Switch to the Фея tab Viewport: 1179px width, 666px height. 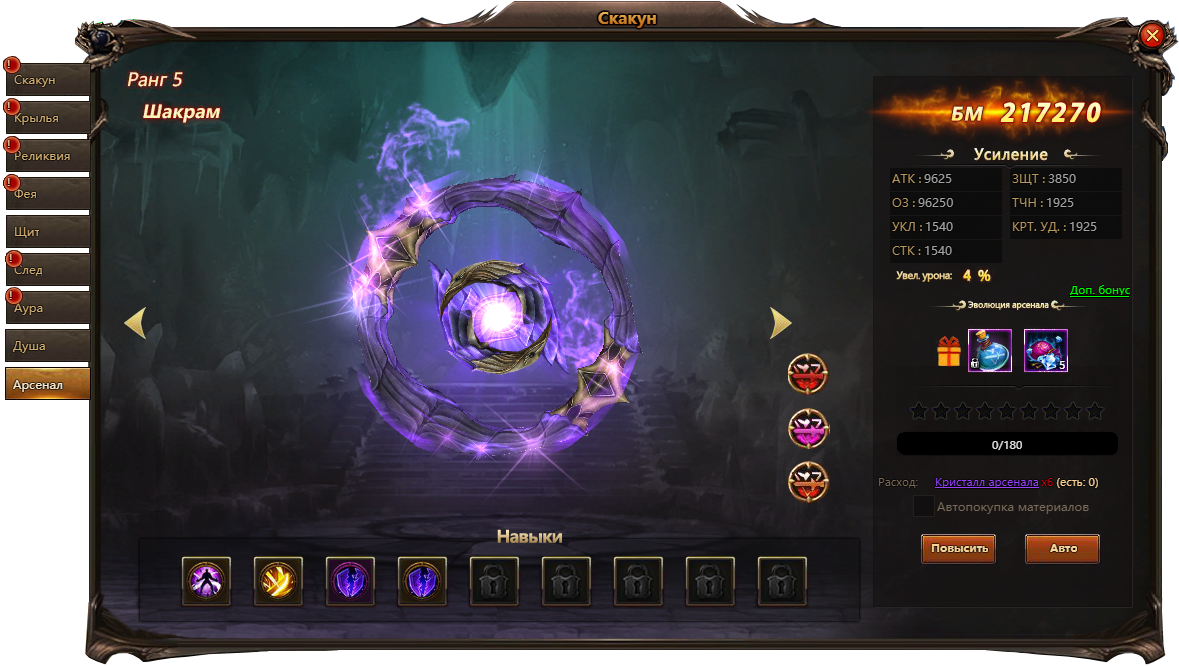(48, 194)
